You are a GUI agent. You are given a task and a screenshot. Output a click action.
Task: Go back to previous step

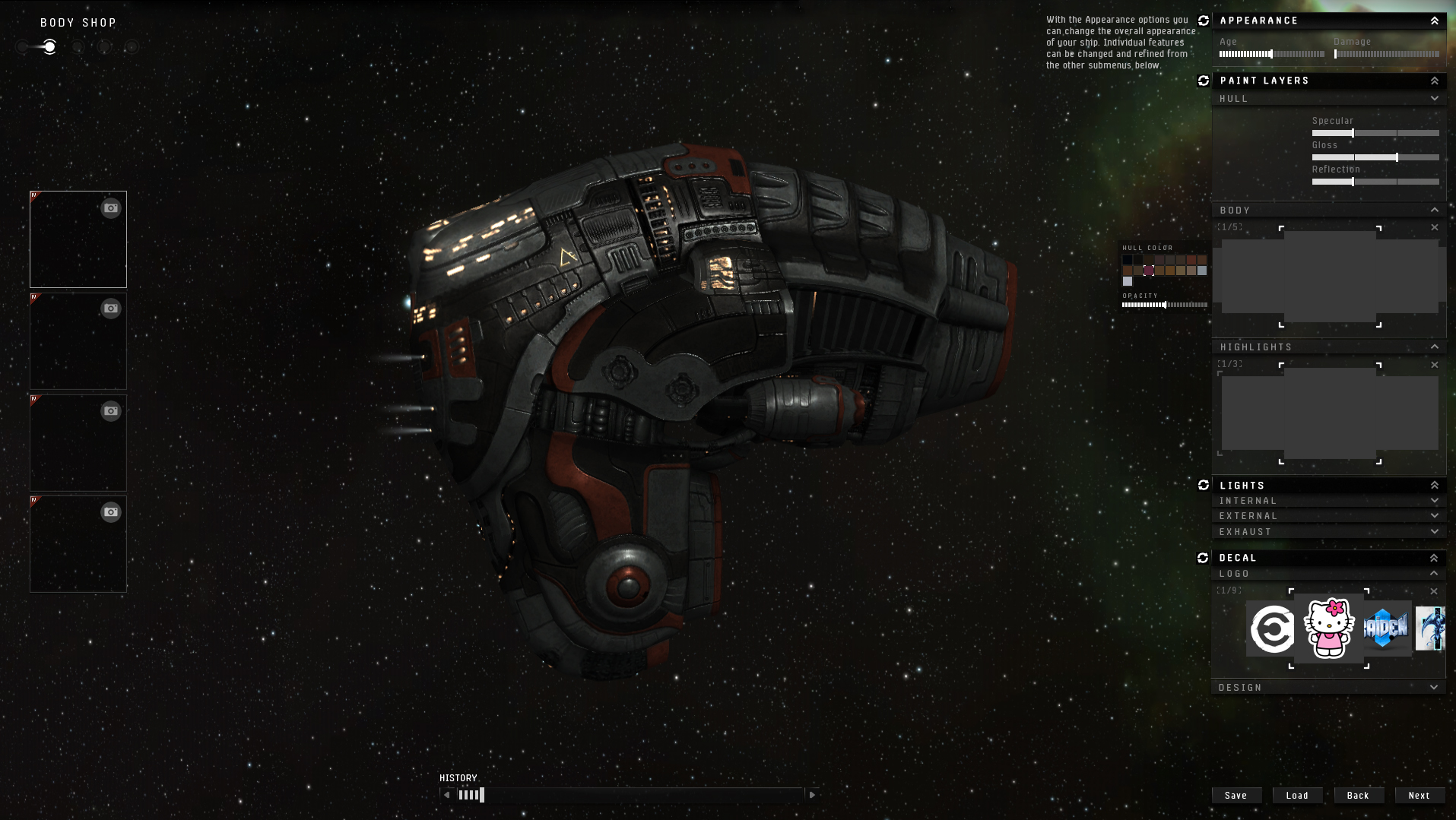pyautogui.click(x=1357, y=795)
